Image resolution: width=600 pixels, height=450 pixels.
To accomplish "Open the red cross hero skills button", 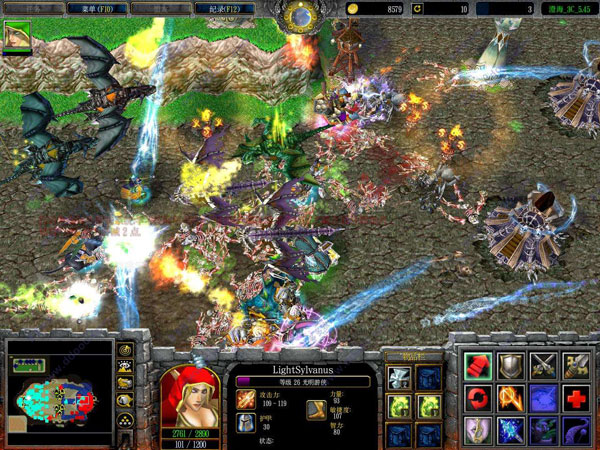I will (x=577, y=399).
